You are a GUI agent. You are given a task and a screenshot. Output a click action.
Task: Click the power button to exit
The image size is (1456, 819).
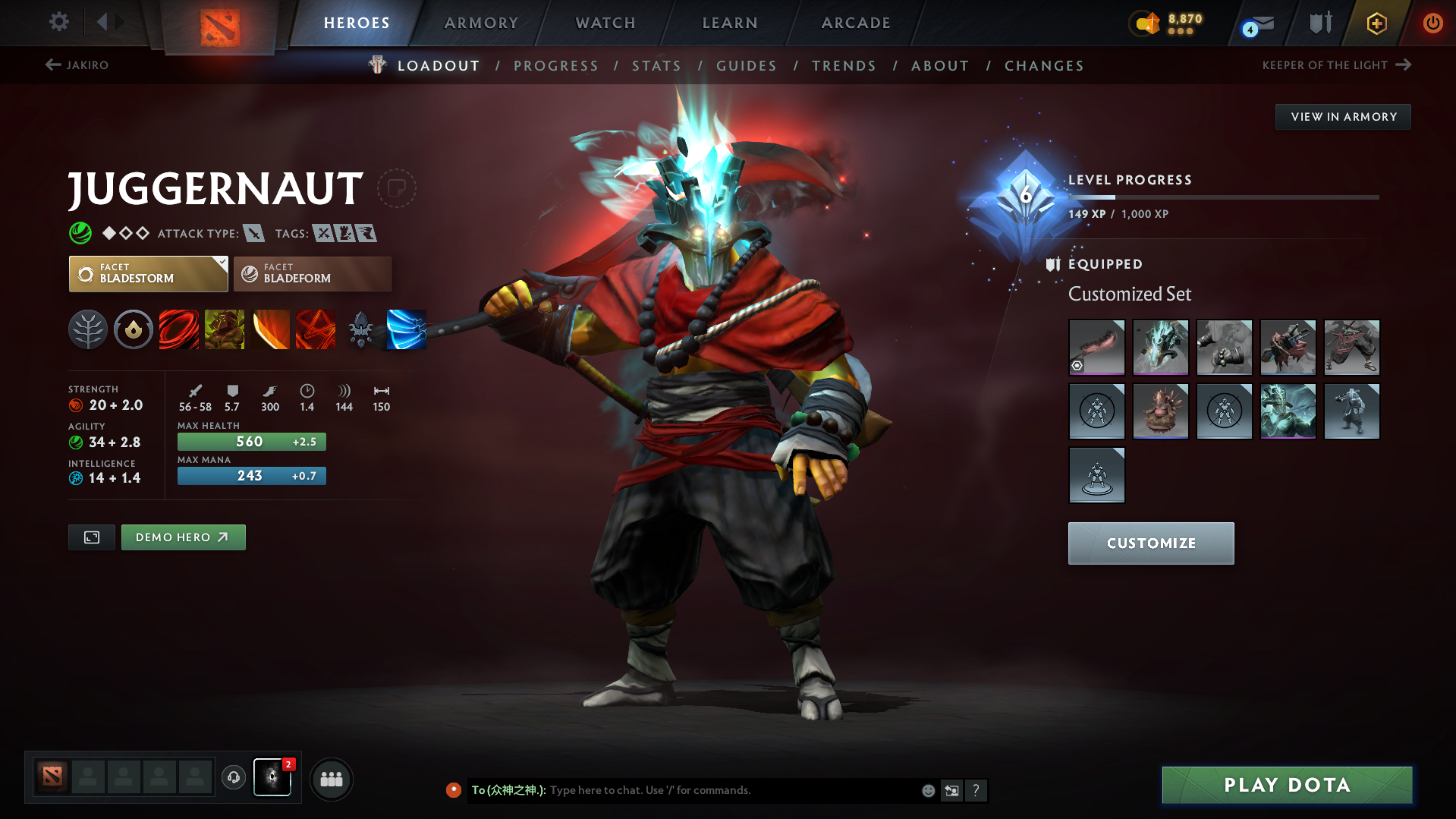[1432, 23]
